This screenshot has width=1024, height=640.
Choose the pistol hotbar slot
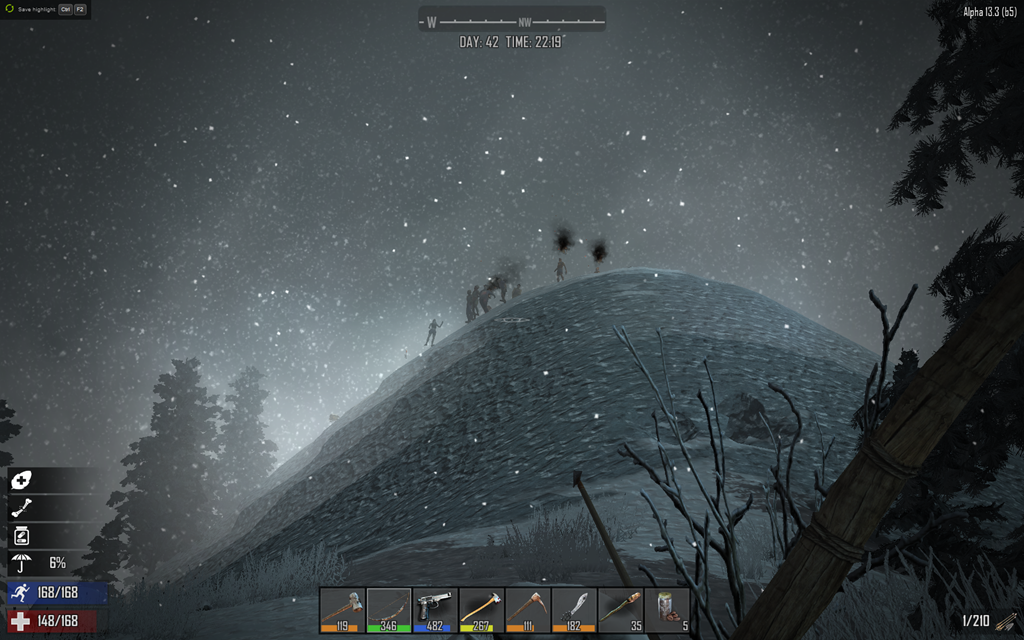pyautogui.click(x=435, y=609)
